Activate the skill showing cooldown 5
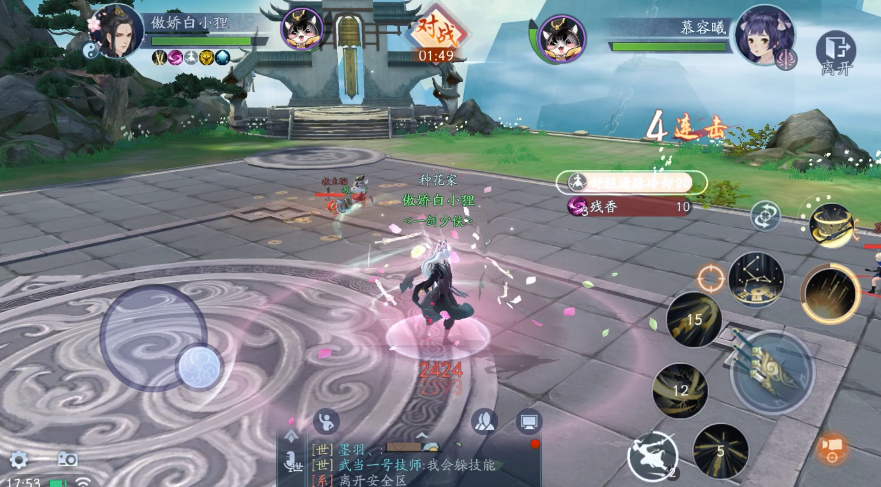 click(x=720, y=451)
